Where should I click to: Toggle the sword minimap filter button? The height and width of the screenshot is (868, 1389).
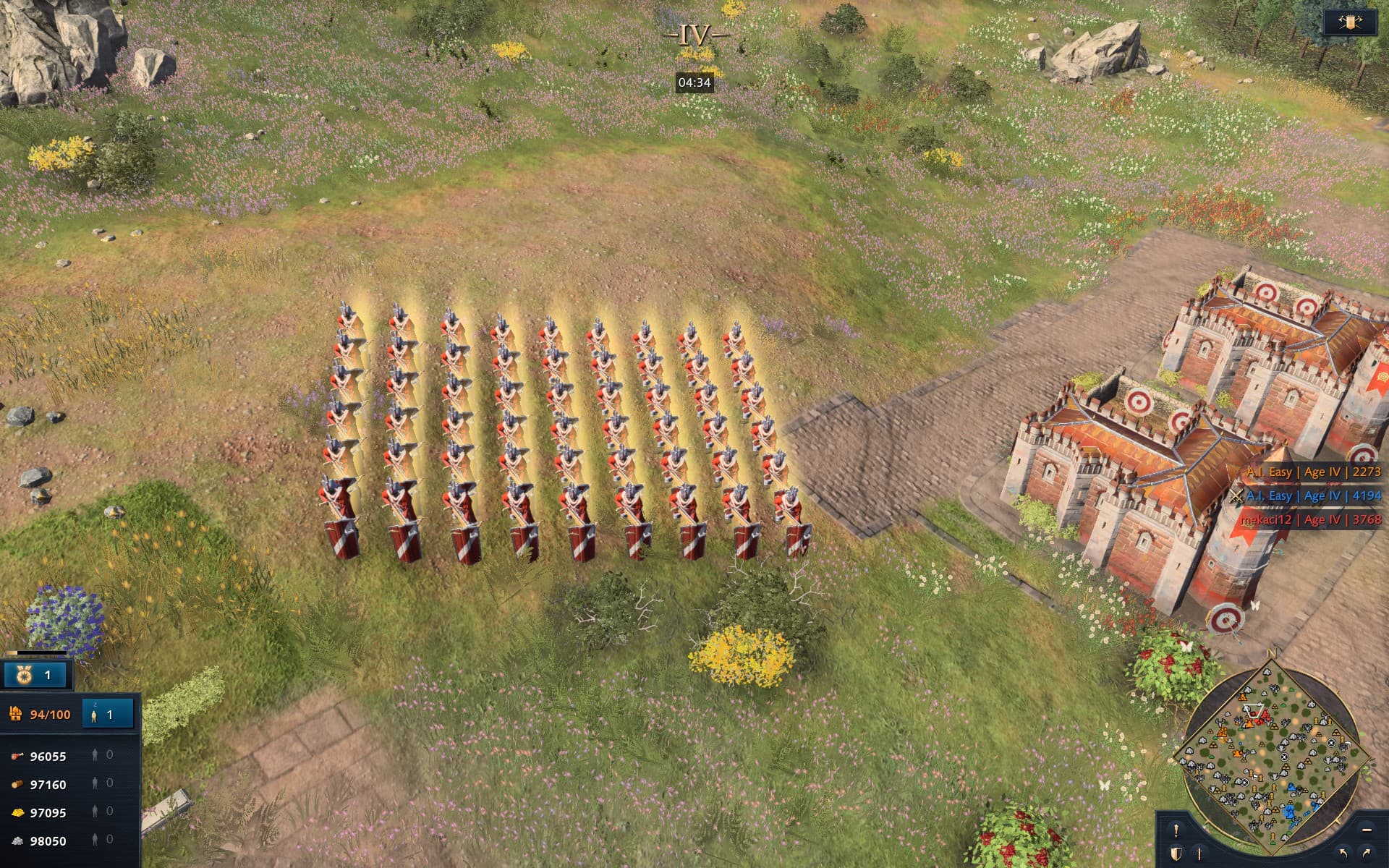tap(1199, 854)
